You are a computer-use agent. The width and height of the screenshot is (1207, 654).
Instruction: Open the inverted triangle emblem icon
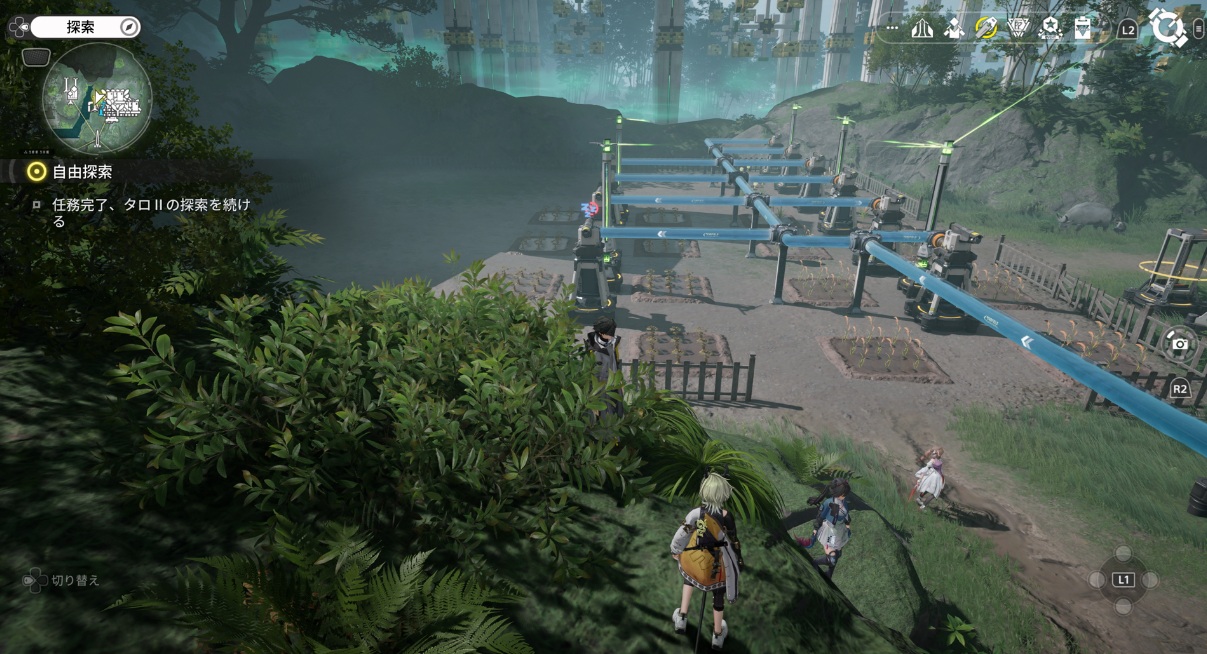(x=1018, y=28)
